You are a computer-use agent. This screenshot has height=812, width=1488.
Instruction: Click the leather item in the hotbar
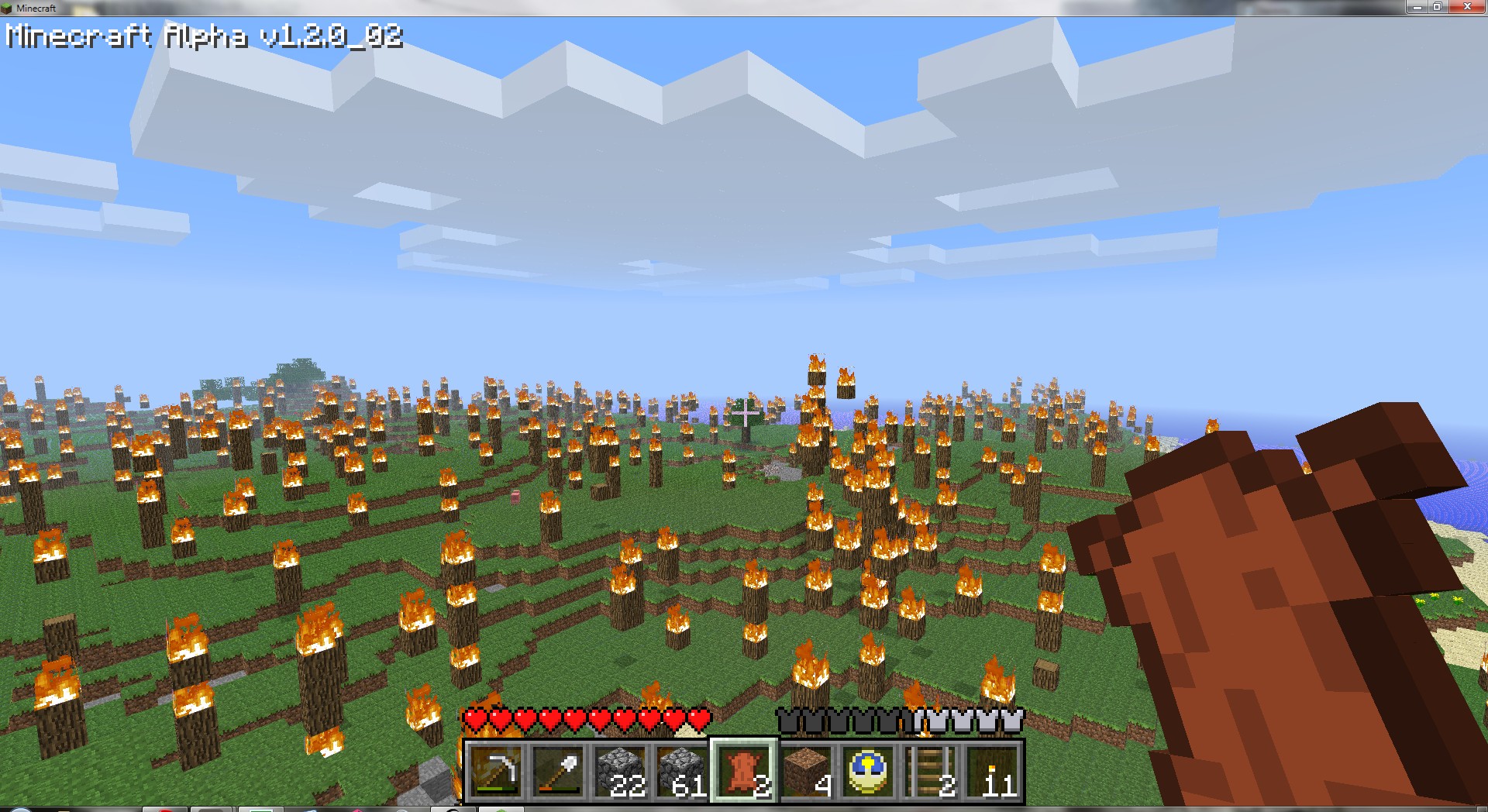744,771
